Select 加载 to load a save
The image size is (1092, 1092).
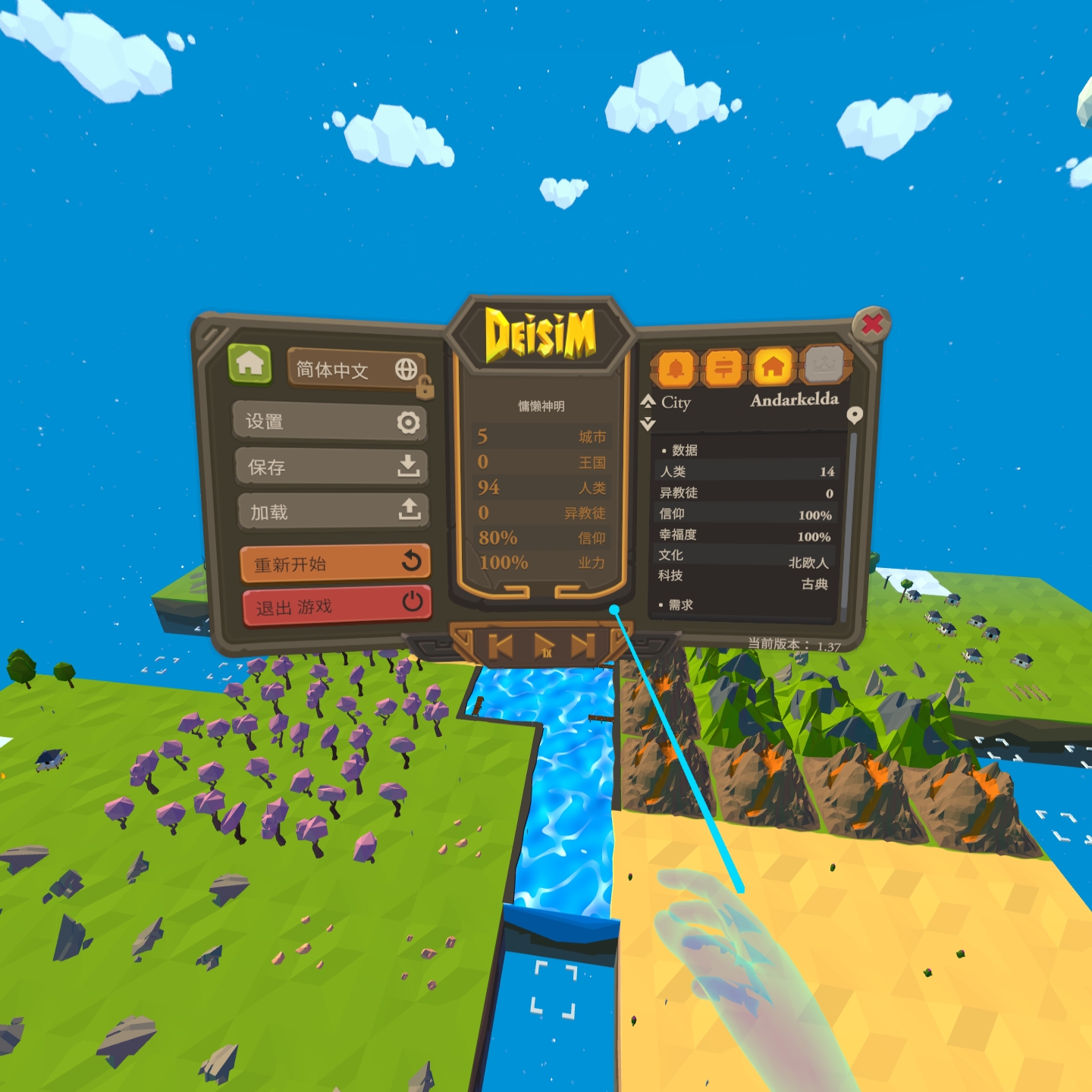pyautogui.click(x=333, y=512)
